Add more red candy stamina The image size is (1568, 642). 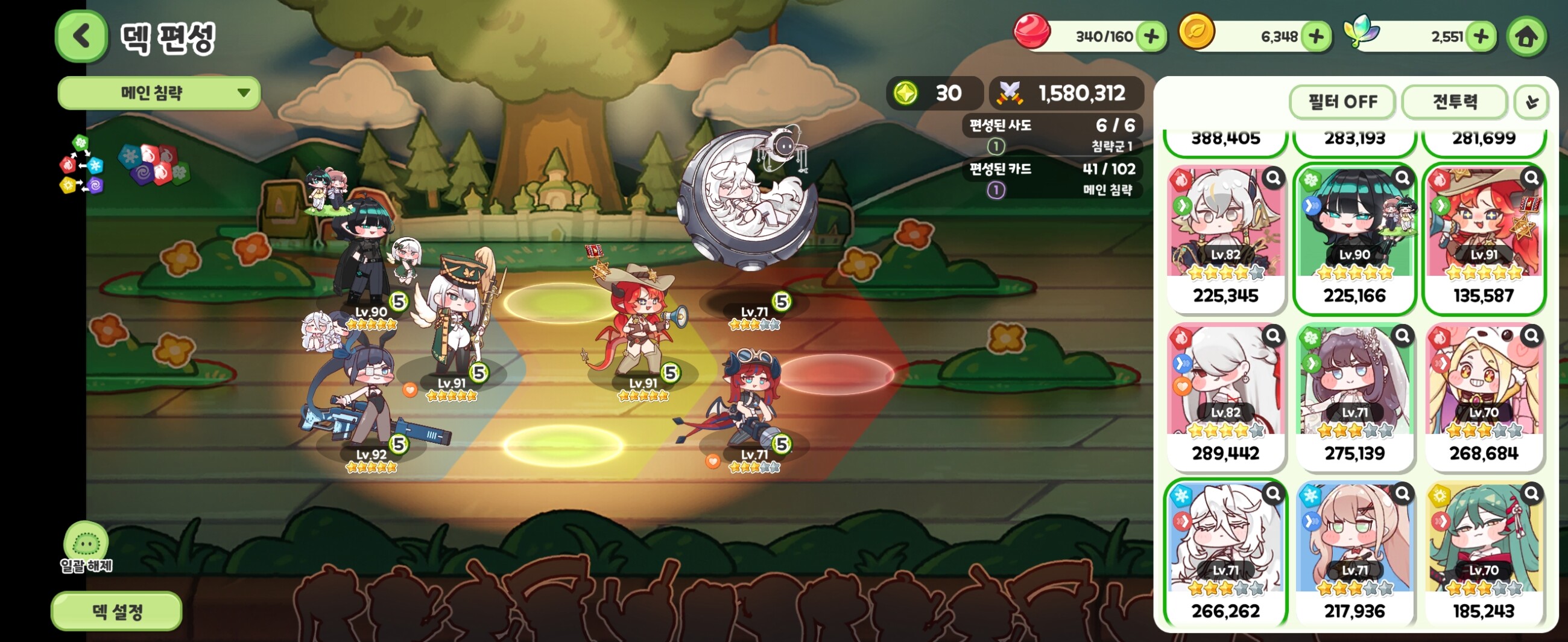(1151, 37)
